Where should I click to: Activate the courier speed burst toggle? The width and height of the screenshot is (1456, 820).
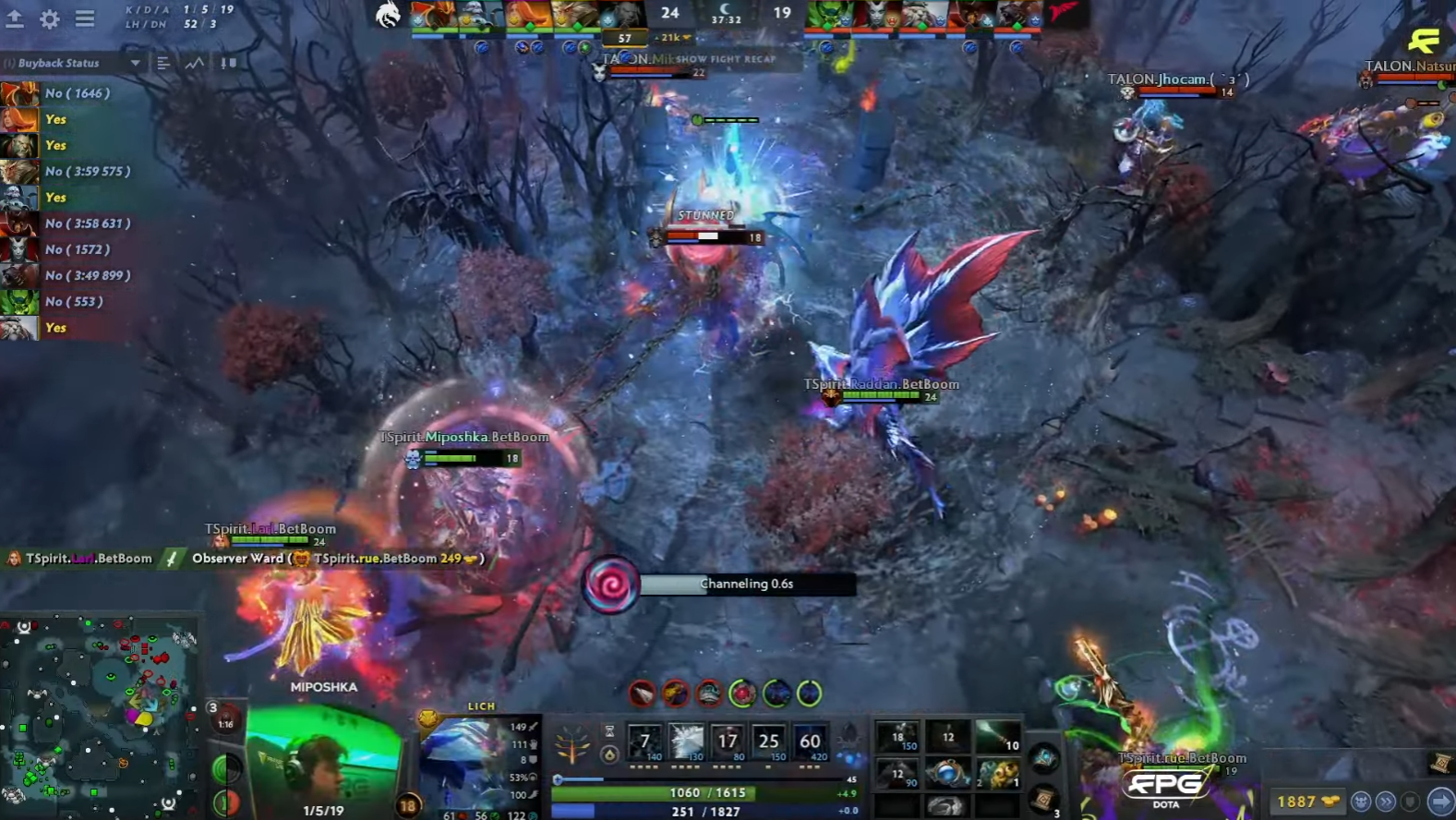pos(1386,800)
